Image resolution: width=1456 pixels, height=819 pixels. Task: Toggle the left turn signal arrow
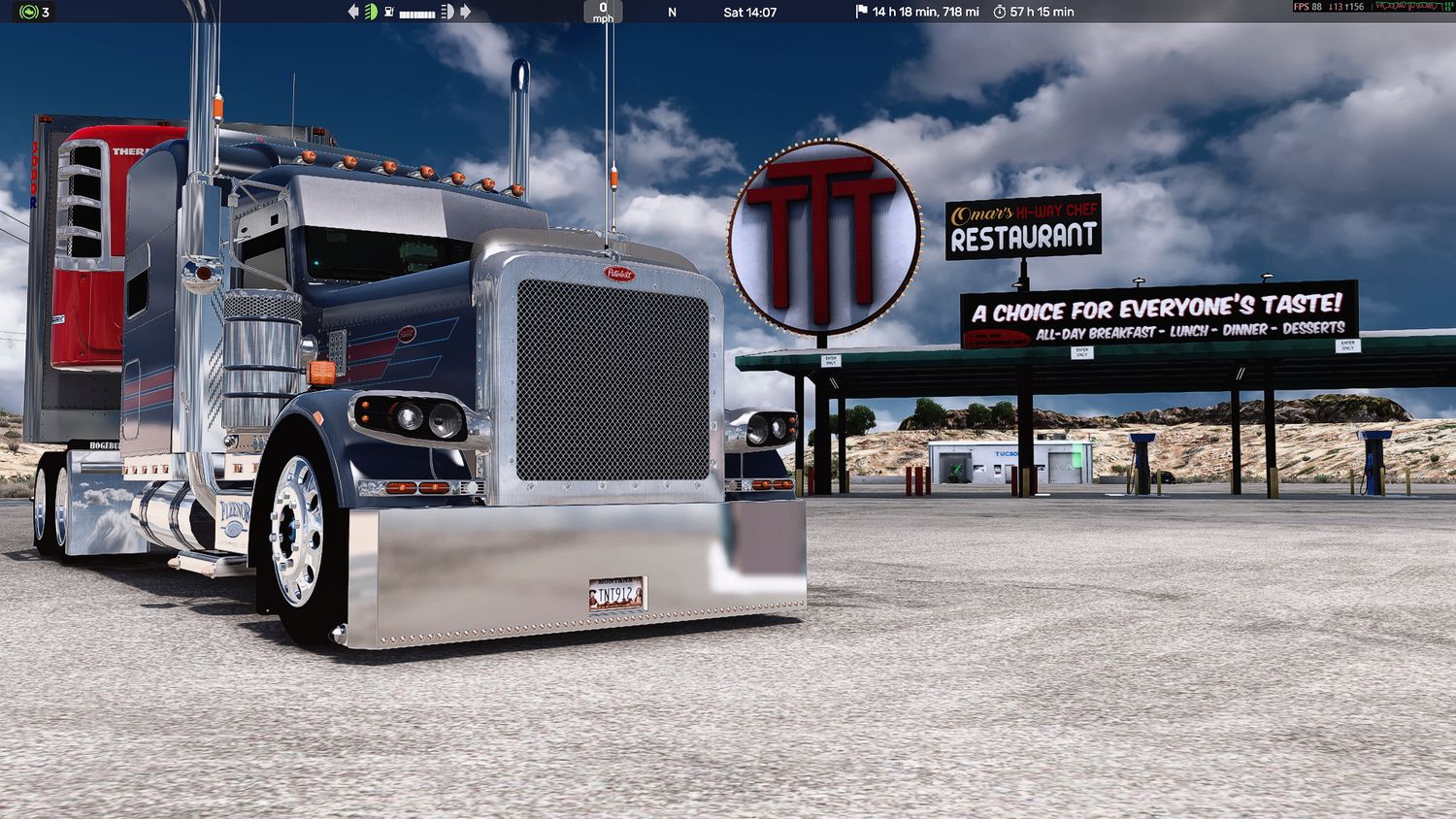point(353,11)
